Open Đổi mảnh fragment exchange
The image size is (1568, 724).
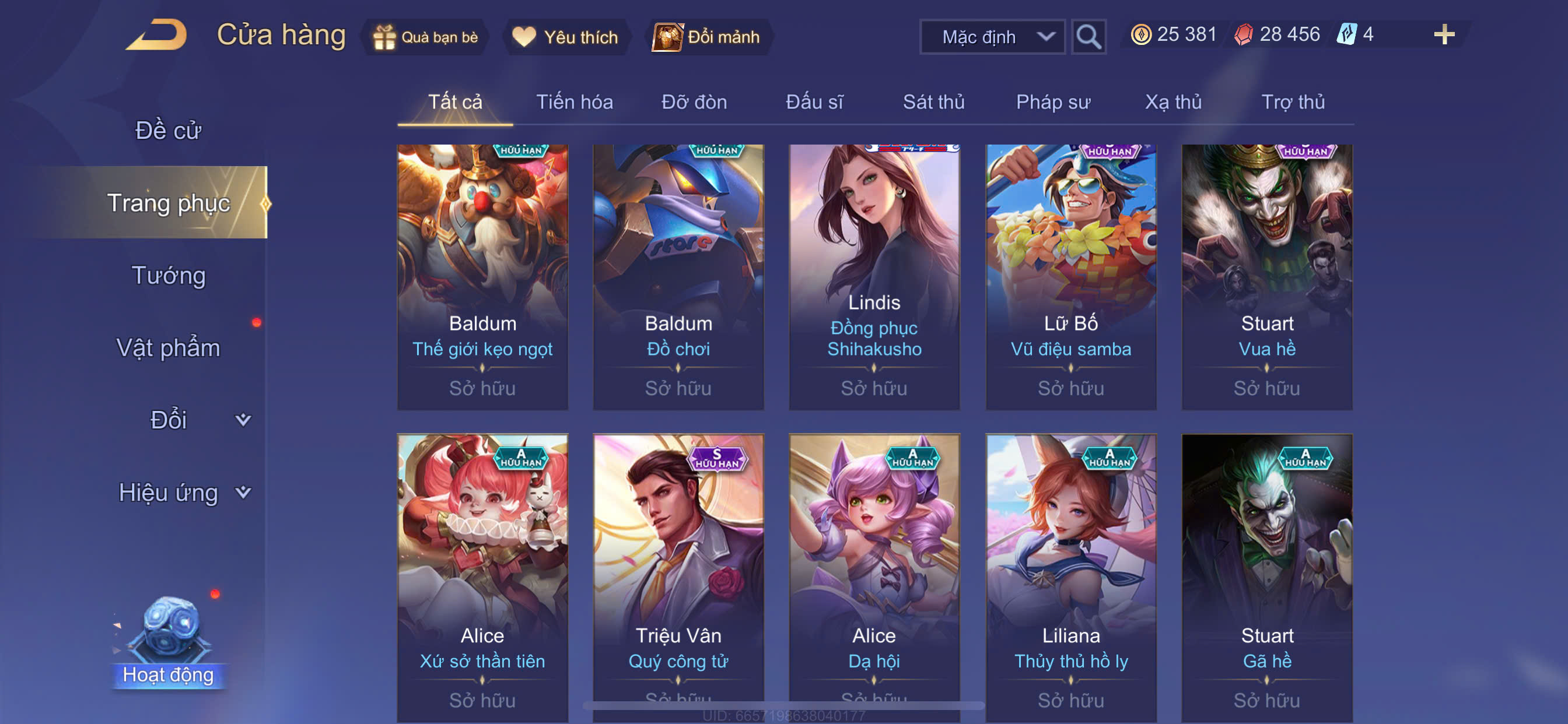pyautogui.click(x=708, y=37)
